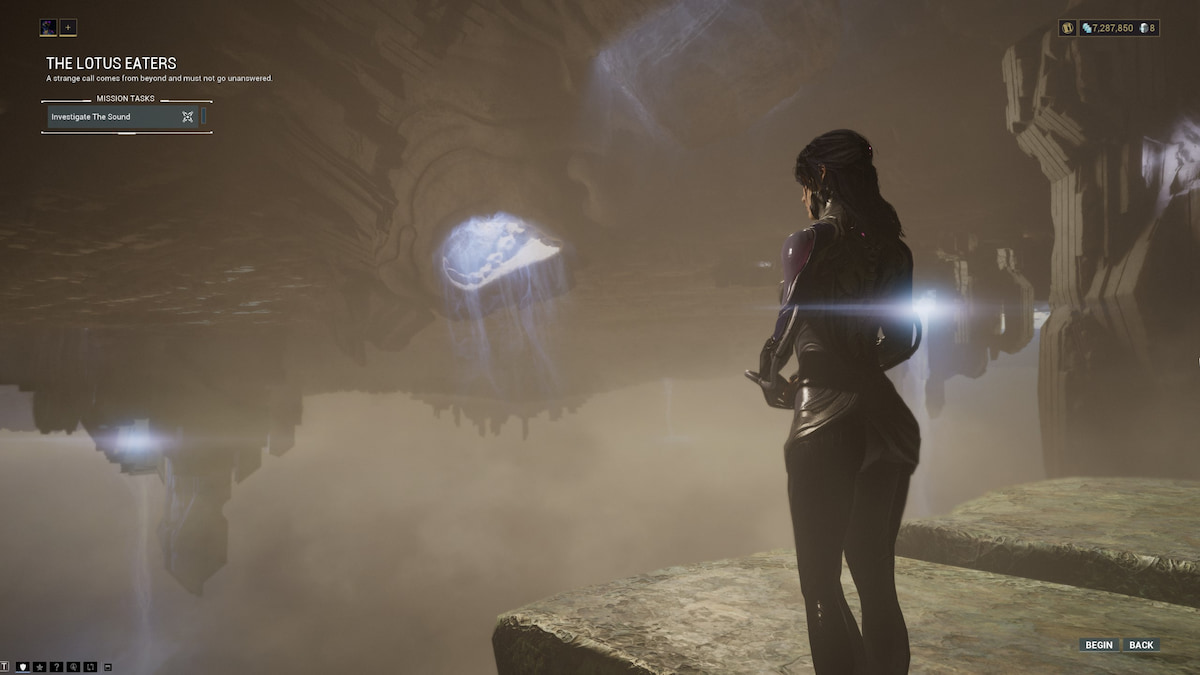The image size is (1200, 675).
Task: Toggle the chat window with the T button
Action: point(5,666)
